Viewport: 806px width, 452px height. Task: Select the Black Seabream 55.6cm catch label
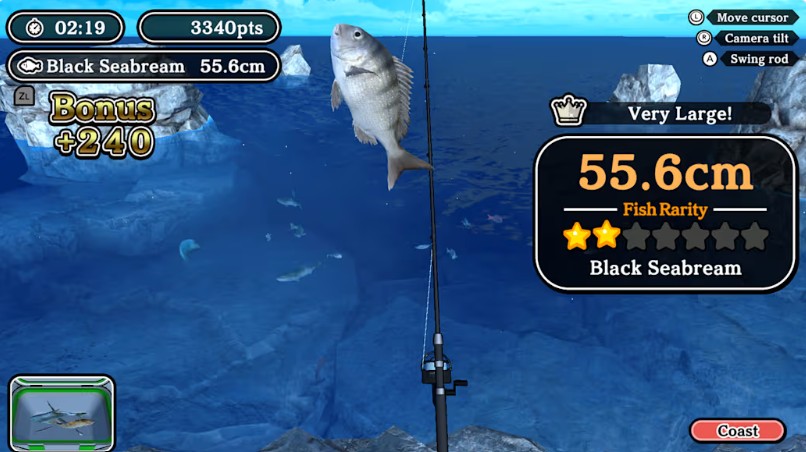(x=144, y=66)
